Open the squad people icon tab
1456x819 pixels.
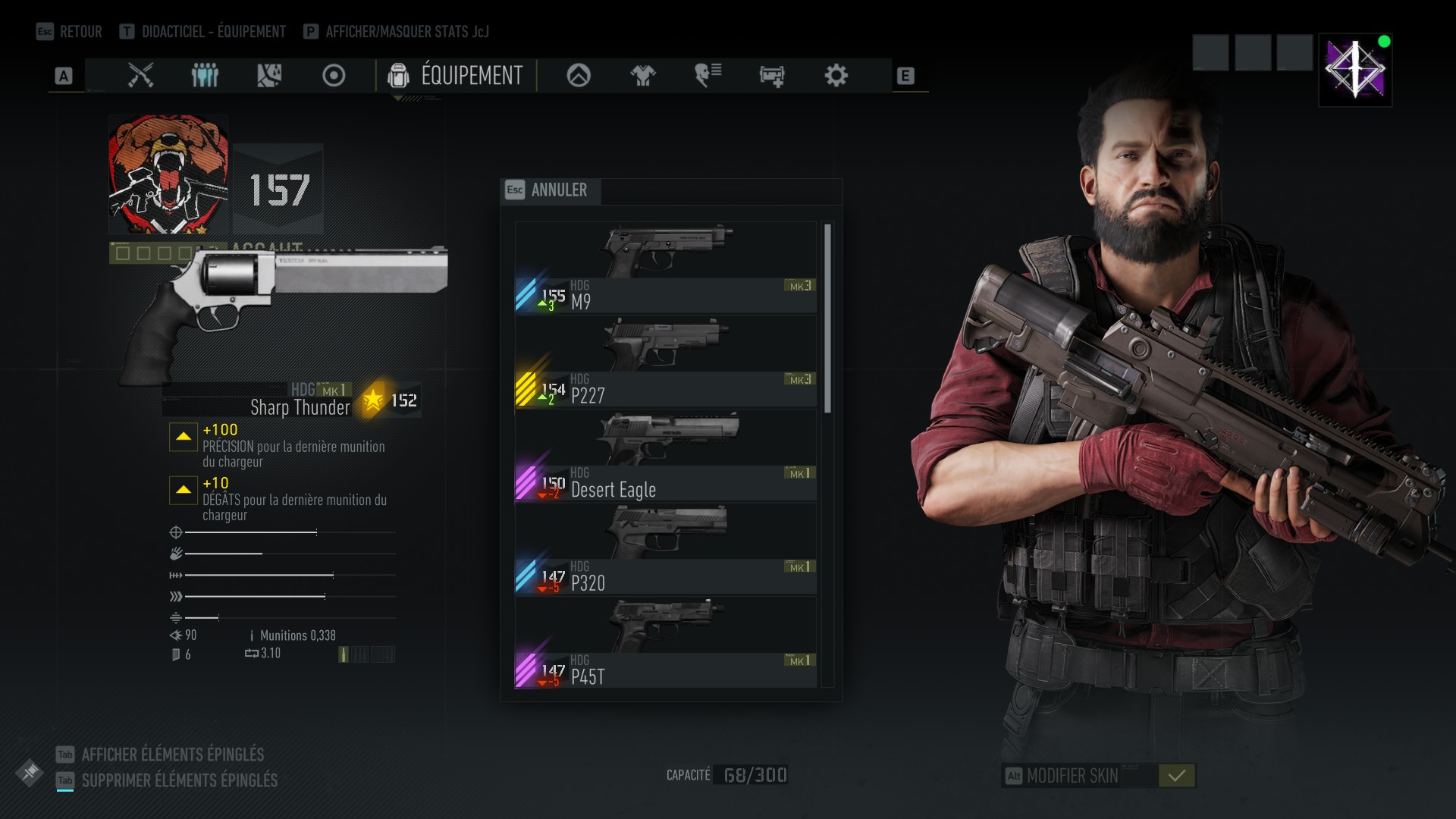click(205, 76)
